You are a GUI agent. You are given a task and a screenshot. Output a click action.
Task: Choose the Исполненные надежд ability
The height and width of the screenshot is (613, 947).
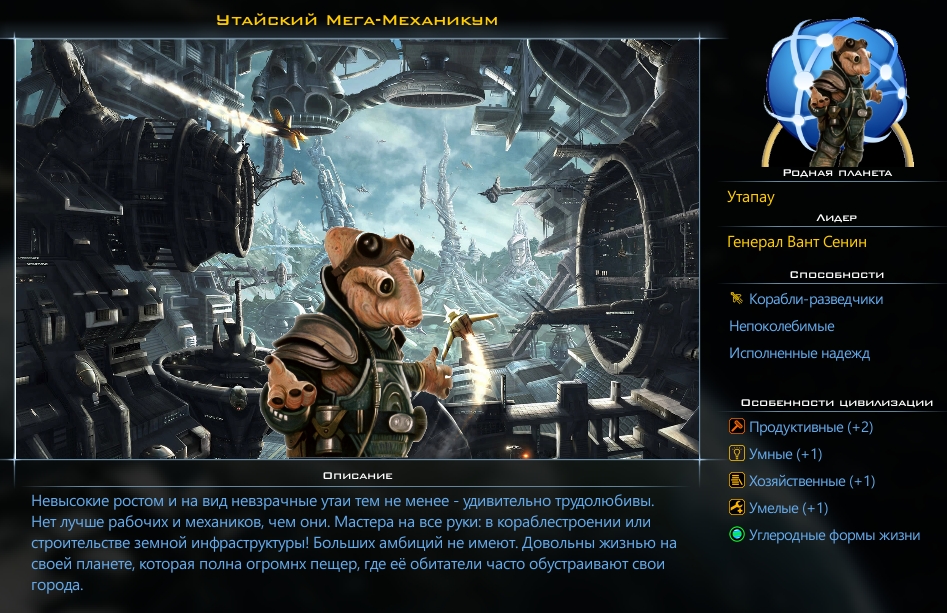point(799,353)
